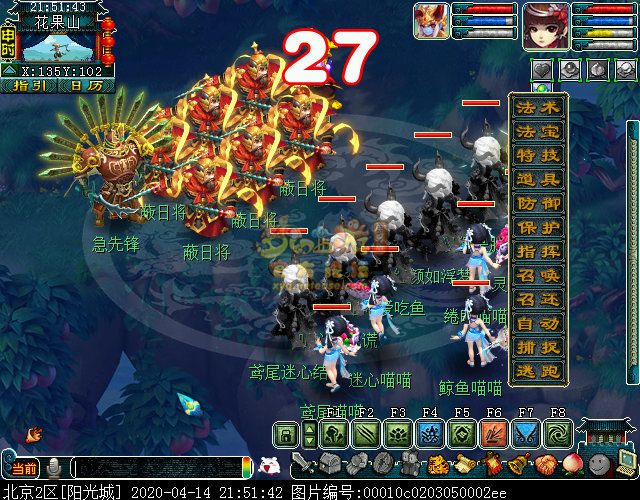This screenshot has width=640, height=500.
Task: Open the 法术 spell menu
Action: pyautogui.click(x=539, y=107)
